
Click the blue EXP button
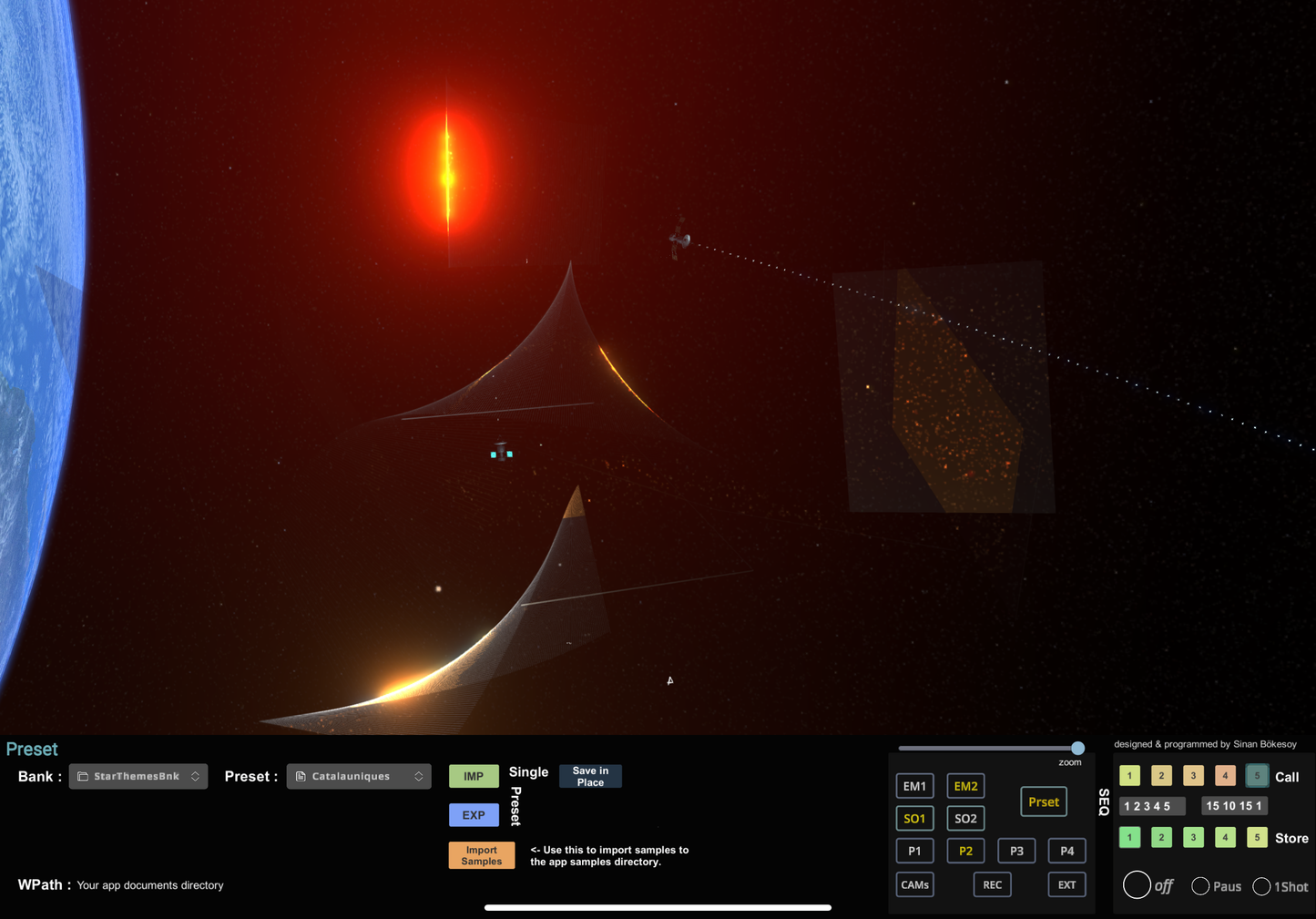tap(474, 815)
